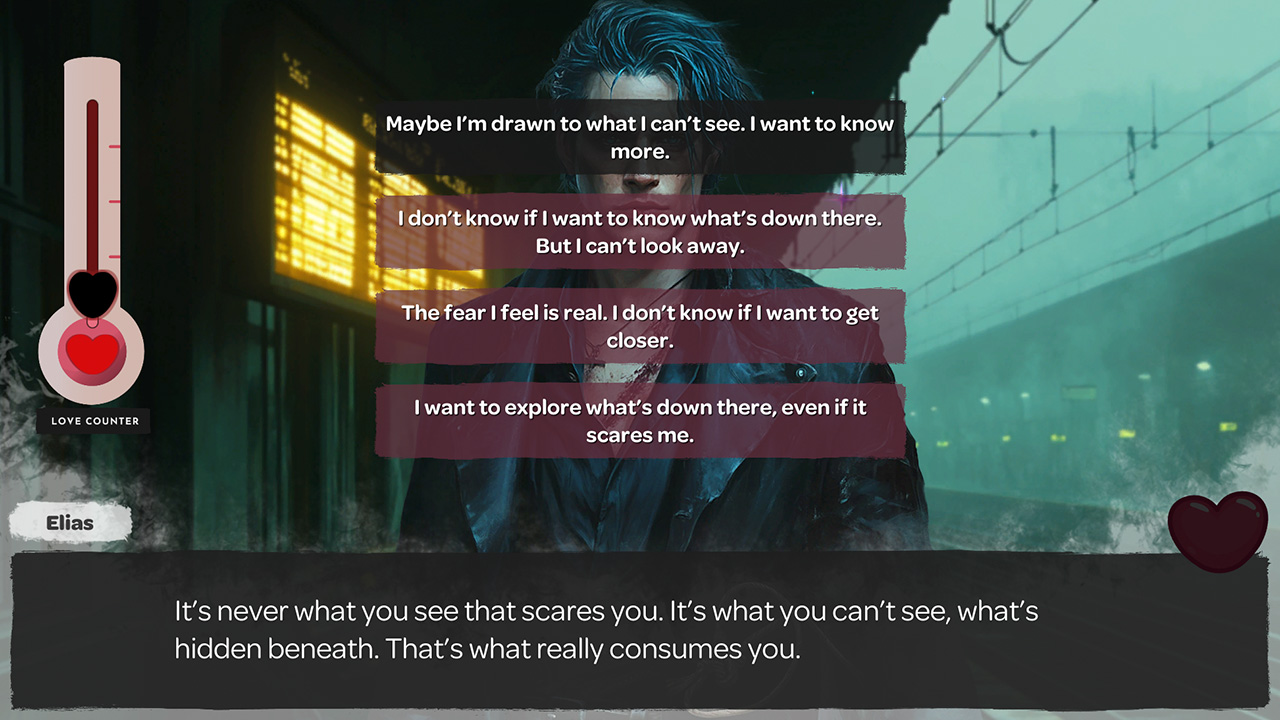Click the Elias name plate
1280x720 pixels.
pyautogui.click(x=70, y=522)
